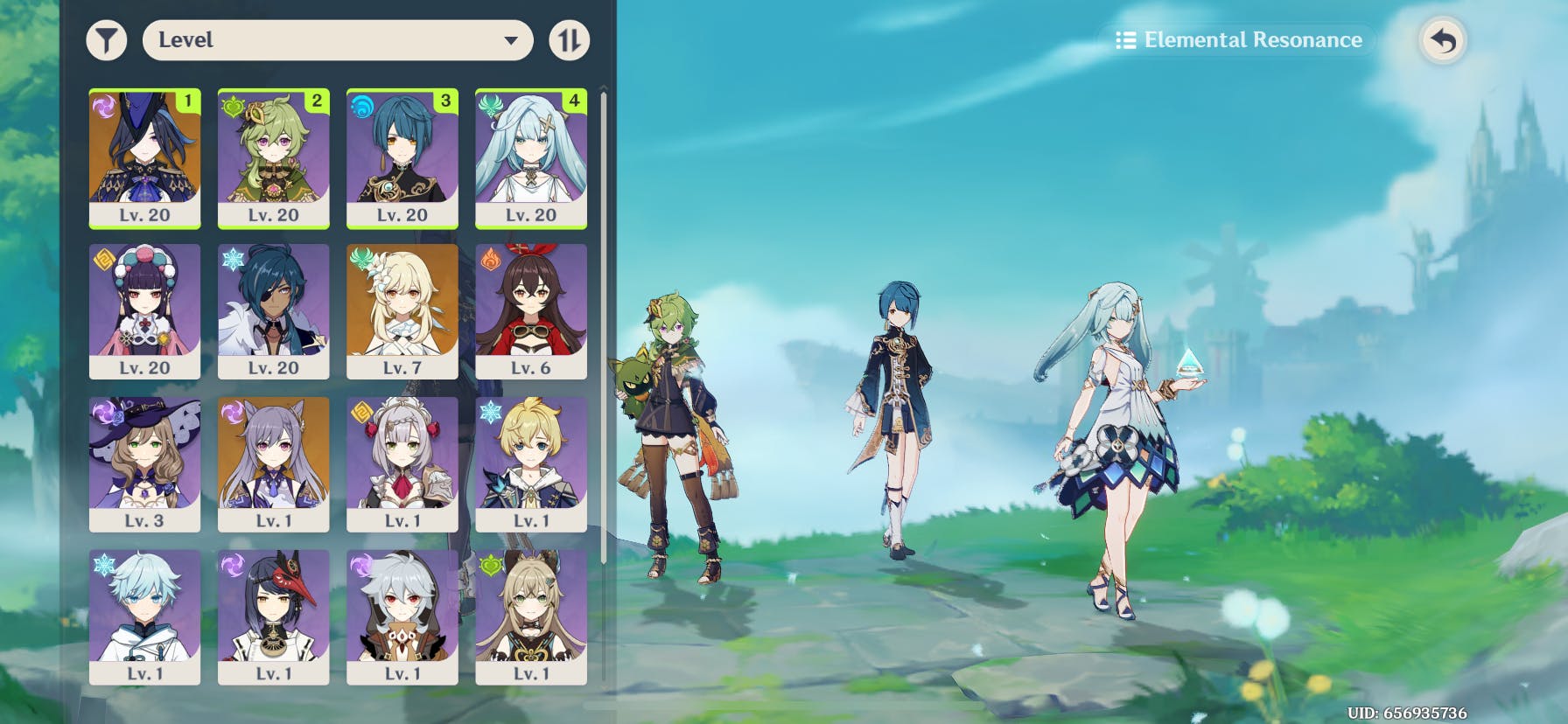Choose Mika's character portrait
The image size is (1568, 724).
(x=531, y=463)
